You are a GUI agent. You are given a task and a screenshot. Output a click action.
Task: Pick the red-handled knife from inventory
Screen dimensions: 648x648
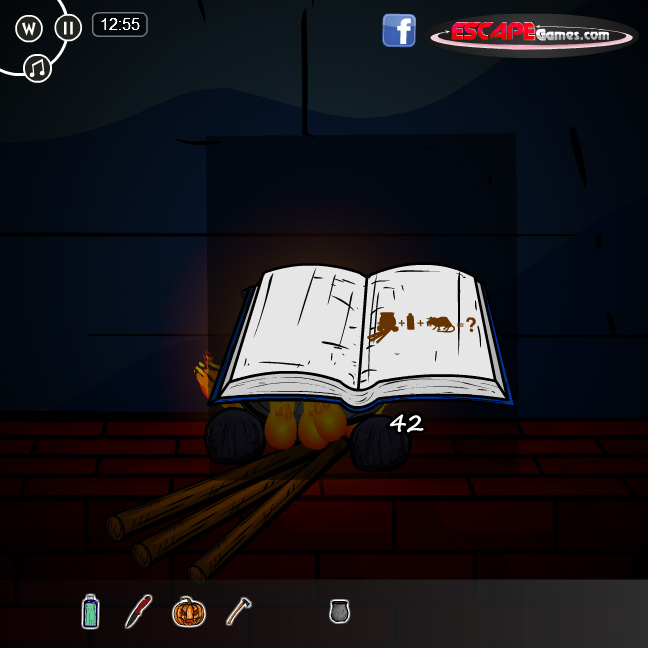tap(138, 610)
